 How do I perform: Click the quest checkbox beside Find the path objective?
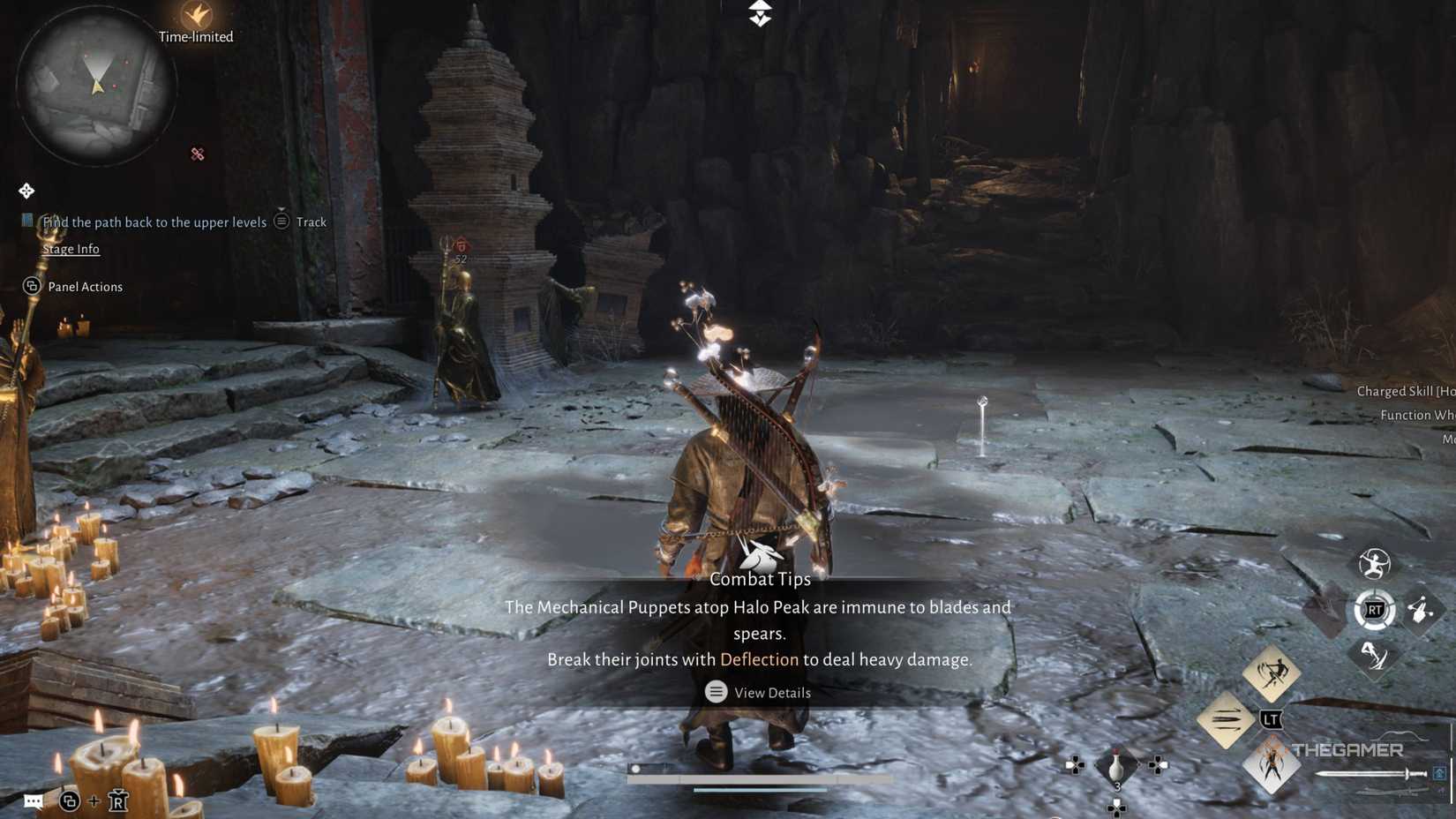coord(26,220)
